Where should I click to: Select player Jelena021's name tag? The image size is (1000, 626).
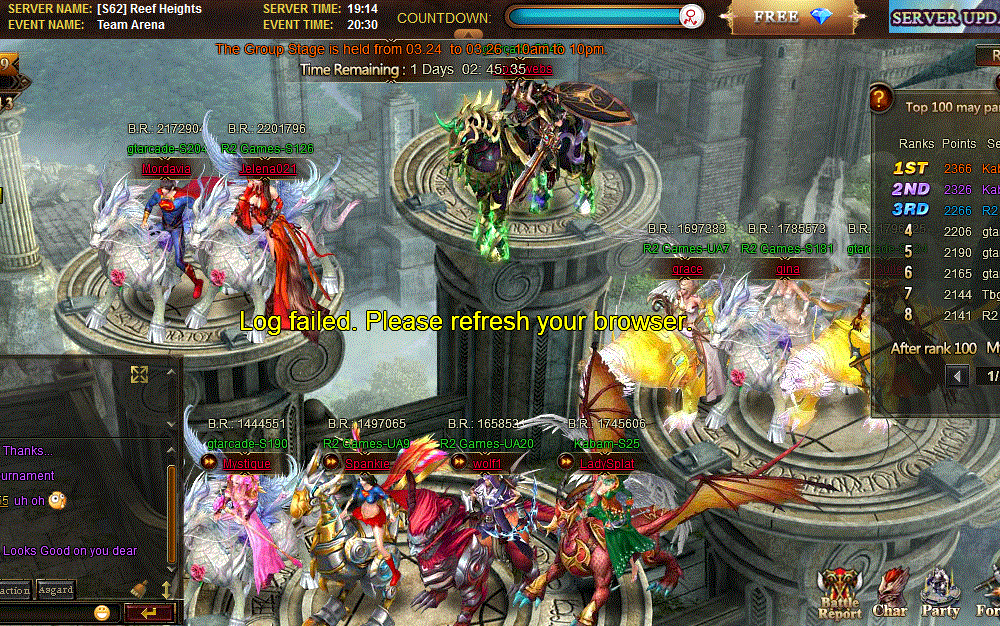[x=268, y=169]
